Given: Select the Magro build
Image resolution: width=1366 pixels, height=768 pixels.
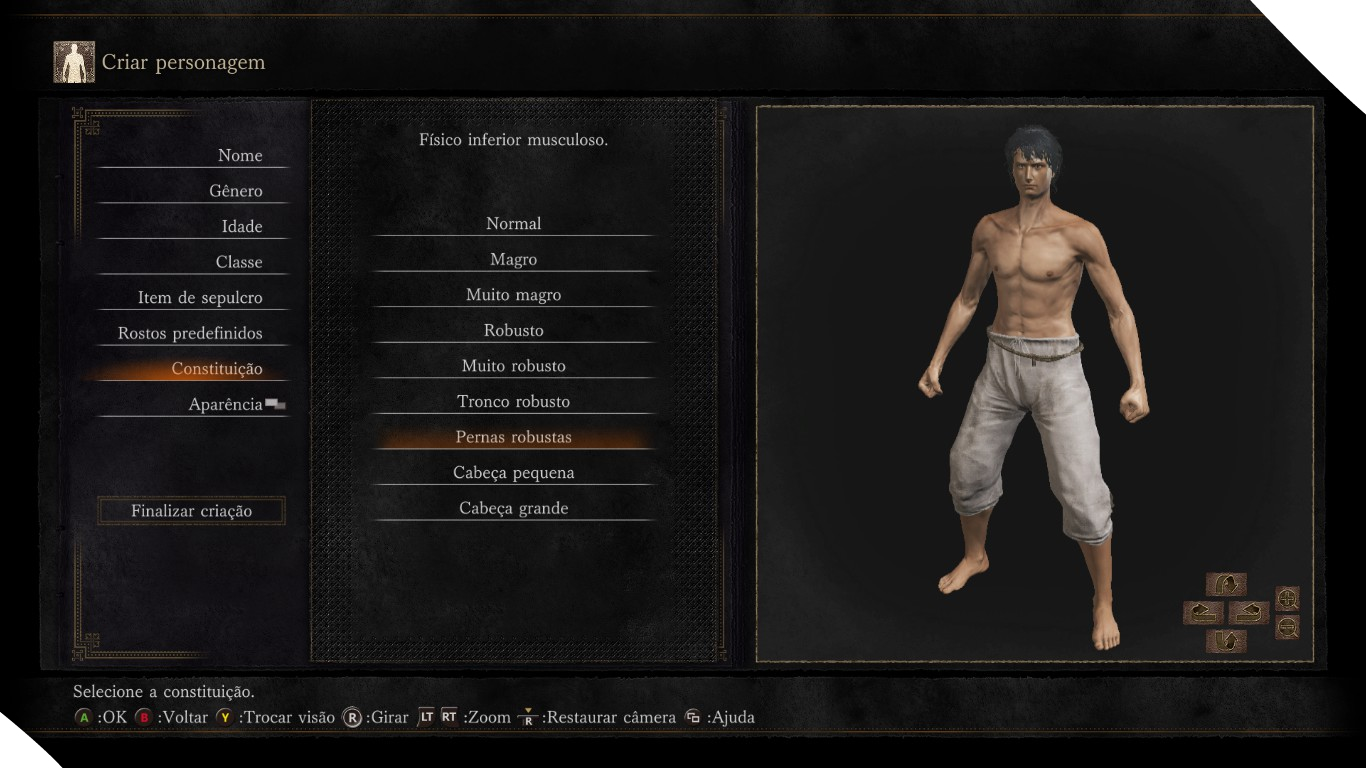Looking at the screenshot, I should click(513, 260).
